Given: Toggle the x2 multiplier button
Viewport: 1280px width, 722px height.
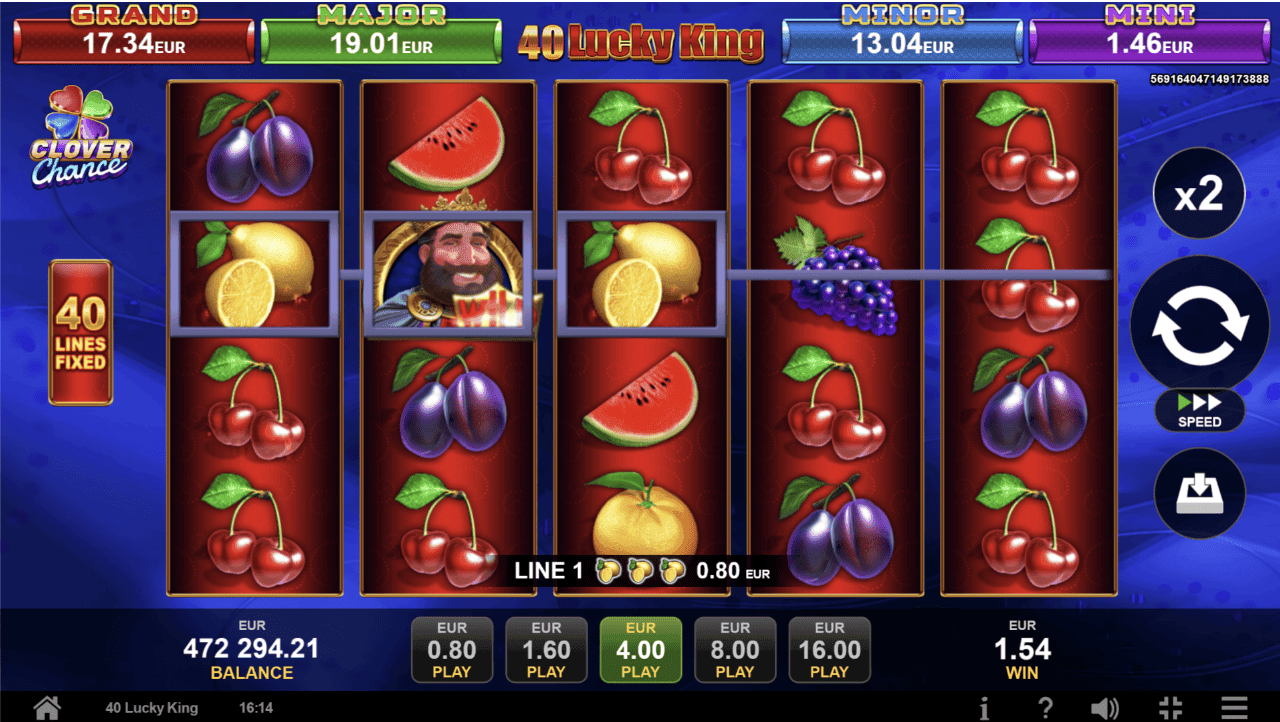Looking at the screenshot, I should pyautogui.click(x=1198, y=194).
